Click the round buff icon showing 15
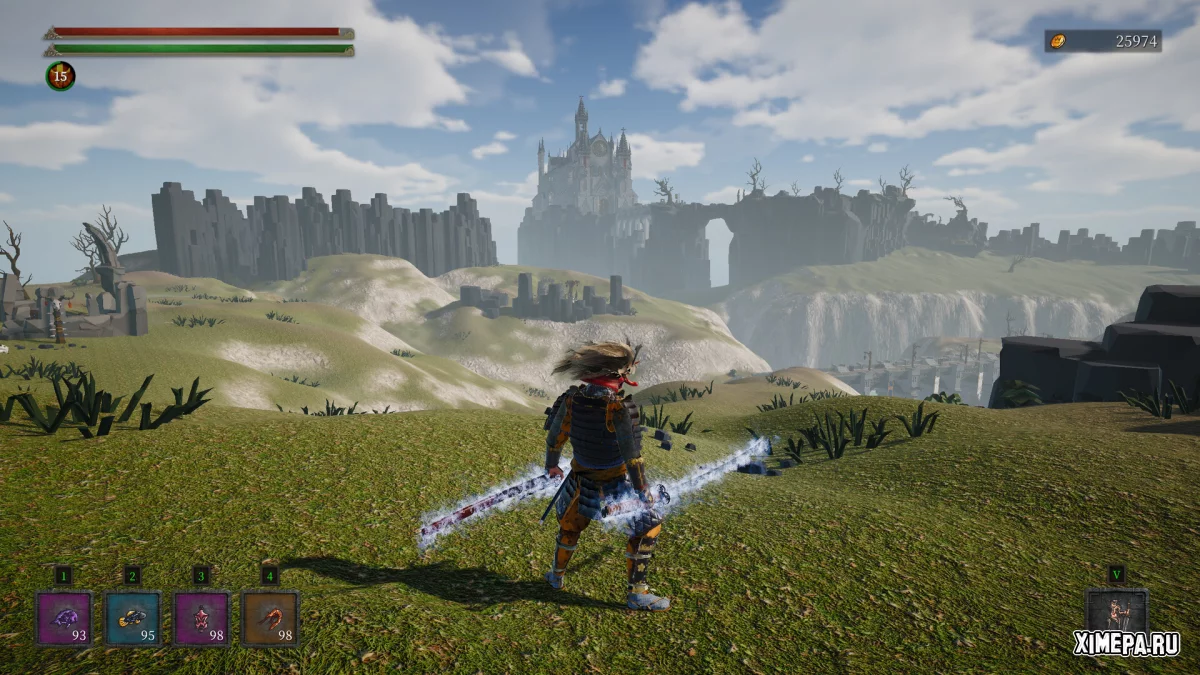This screenshot has height=675, width=1200. coord(60,76)
